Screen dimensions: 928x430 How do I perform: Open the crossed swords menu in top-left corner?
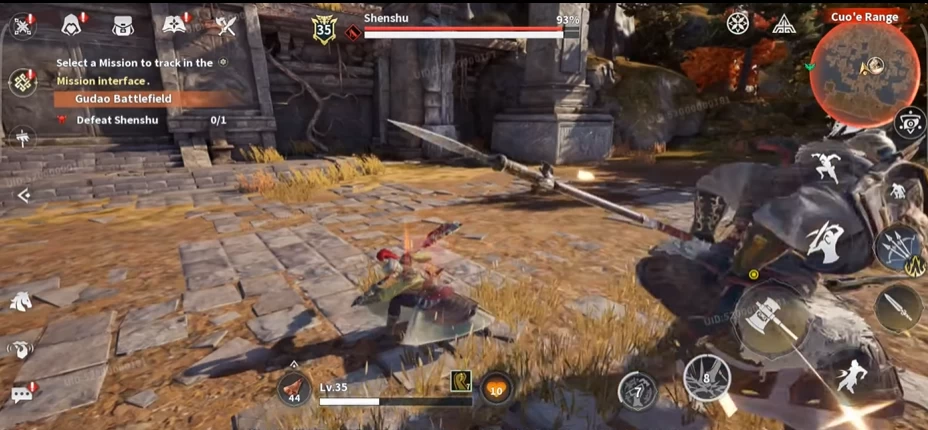tap(22, 25)
